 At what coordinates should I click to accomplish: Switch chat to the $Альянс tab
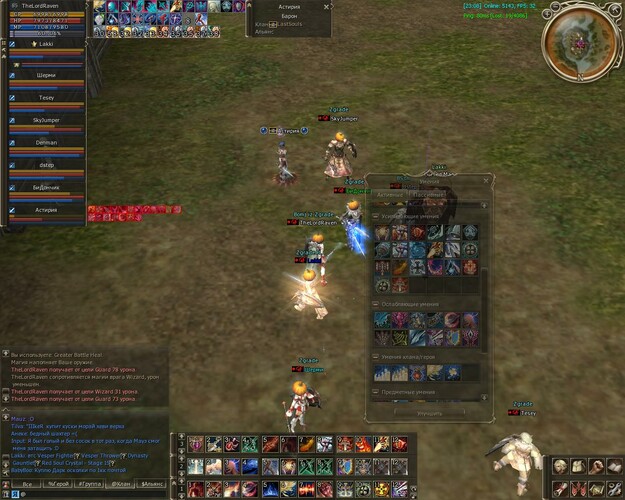pyautogui.click(x=152, y=483)
